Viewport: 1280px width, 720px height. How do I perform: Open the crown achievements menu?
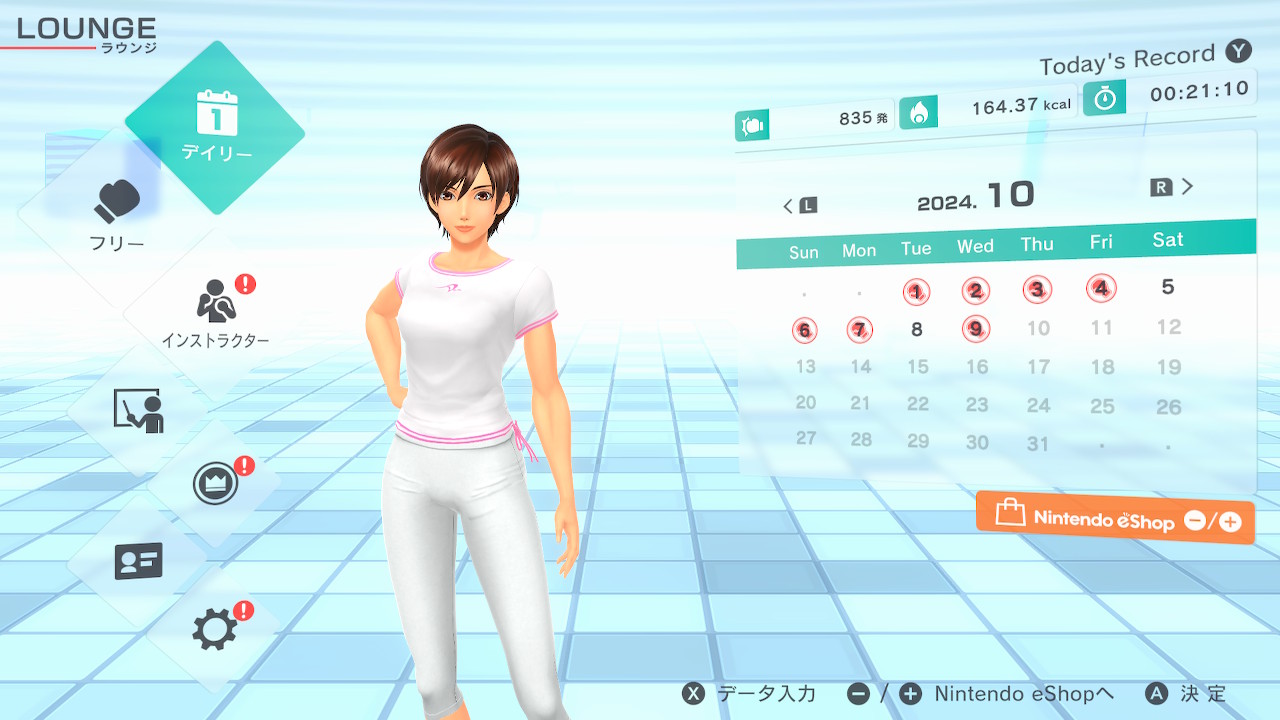pos(215,485)
